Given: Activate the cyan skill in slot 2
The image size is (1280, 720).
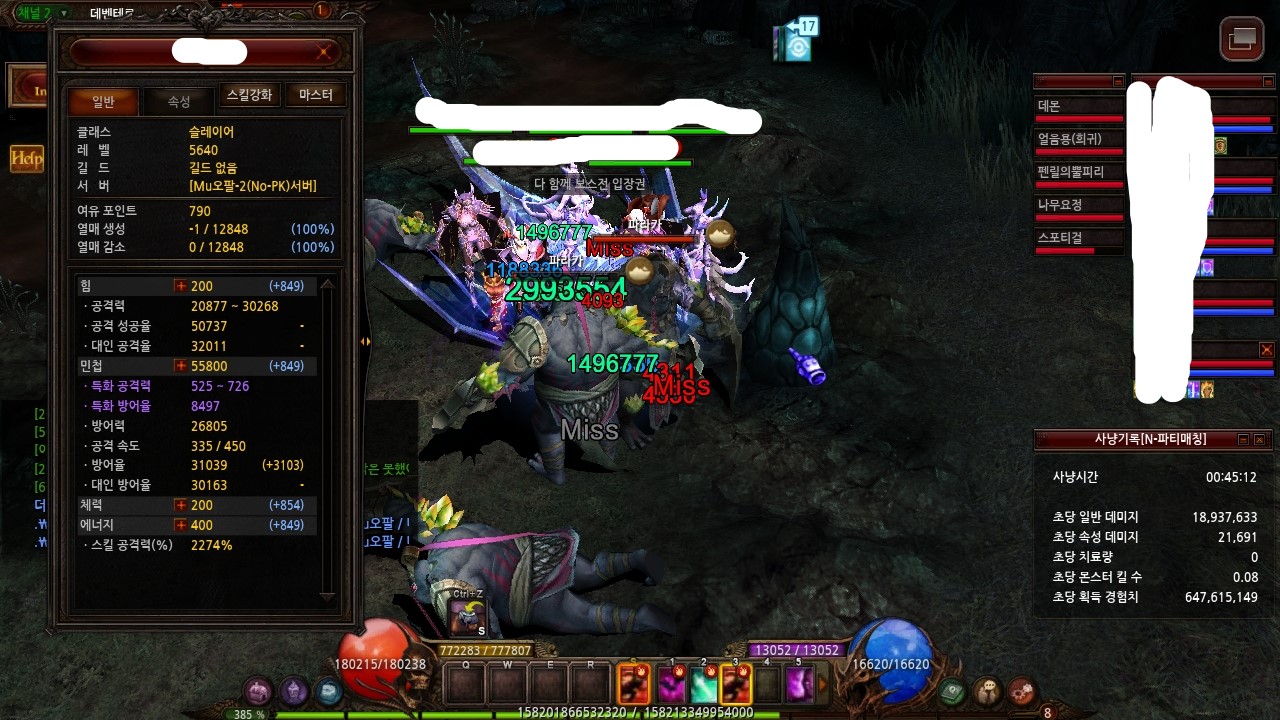Looking at the screenshot, I should pos(703,685).
